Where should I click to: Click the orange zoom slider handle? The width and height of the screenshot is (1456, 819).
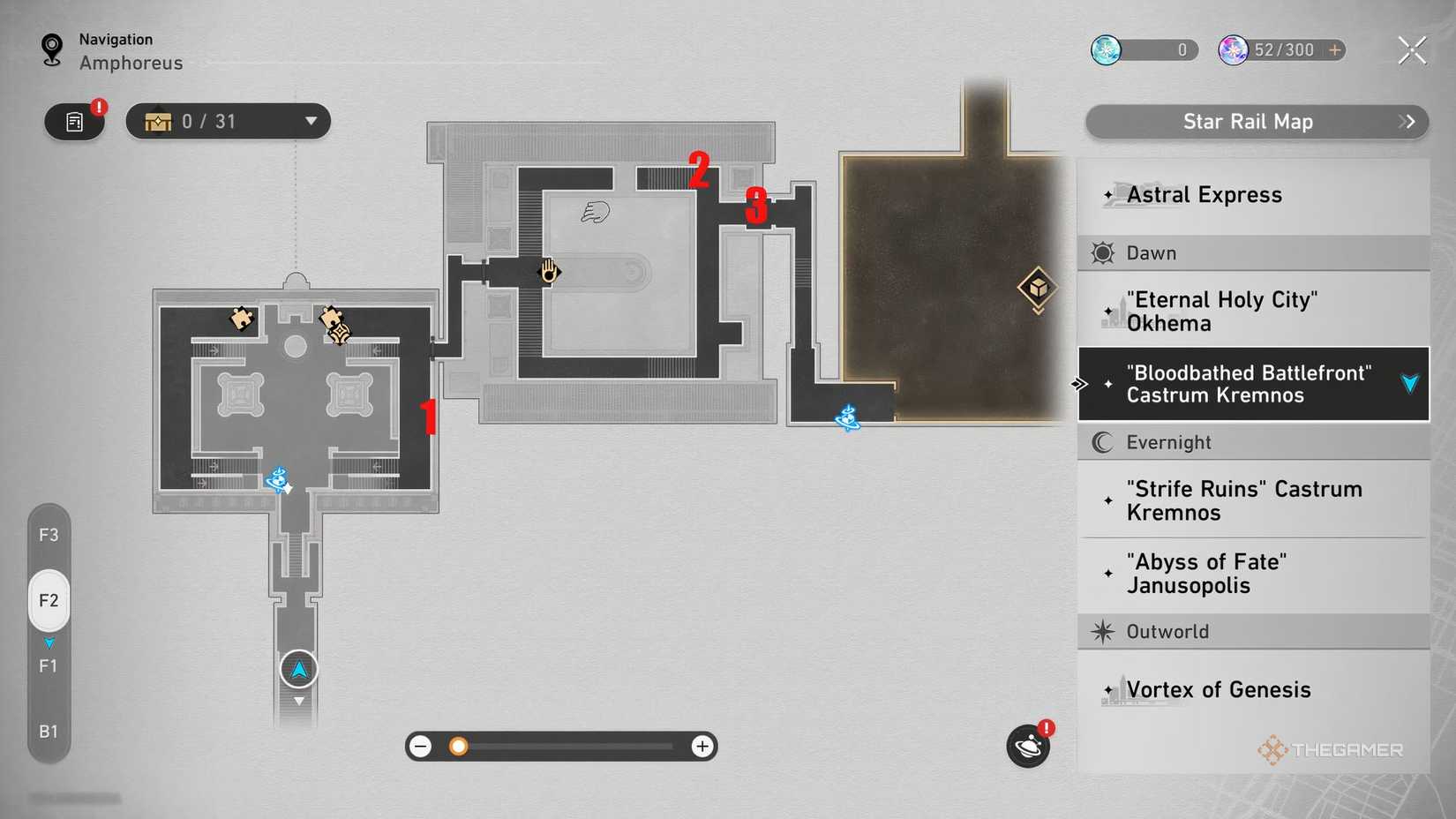click(458, 746)
